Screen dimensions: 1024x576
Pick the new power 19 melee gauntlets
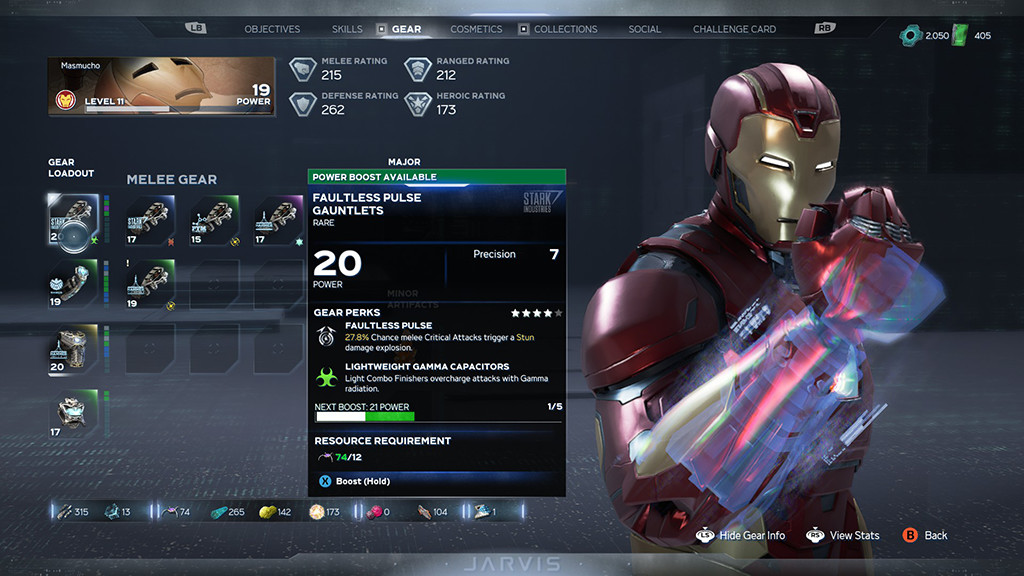coord(151,285)
